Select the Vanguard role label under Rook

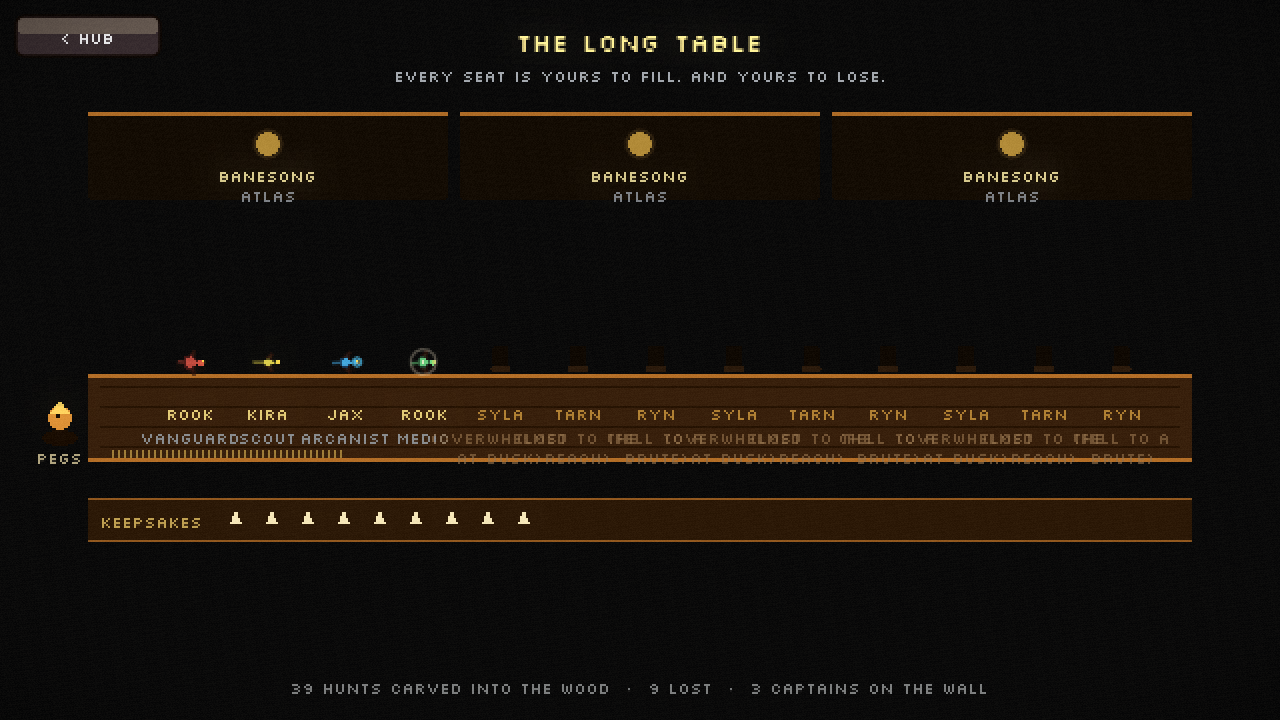[x=188, y=438]
